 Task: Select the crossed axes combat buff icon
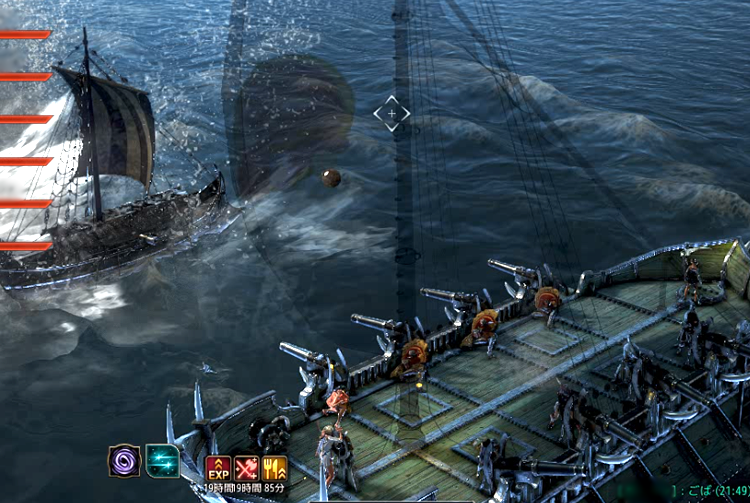coord(247,468)
